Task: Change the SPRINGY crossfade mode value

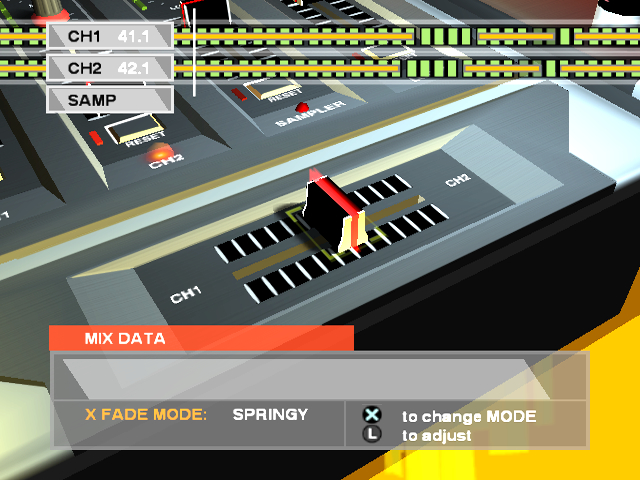Action: click(270, 414)
